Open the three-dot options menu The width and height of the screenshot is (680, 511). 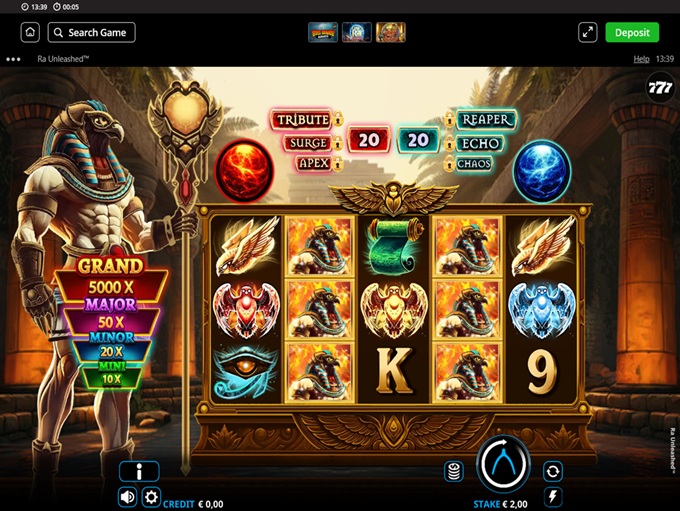coord(13,59)
